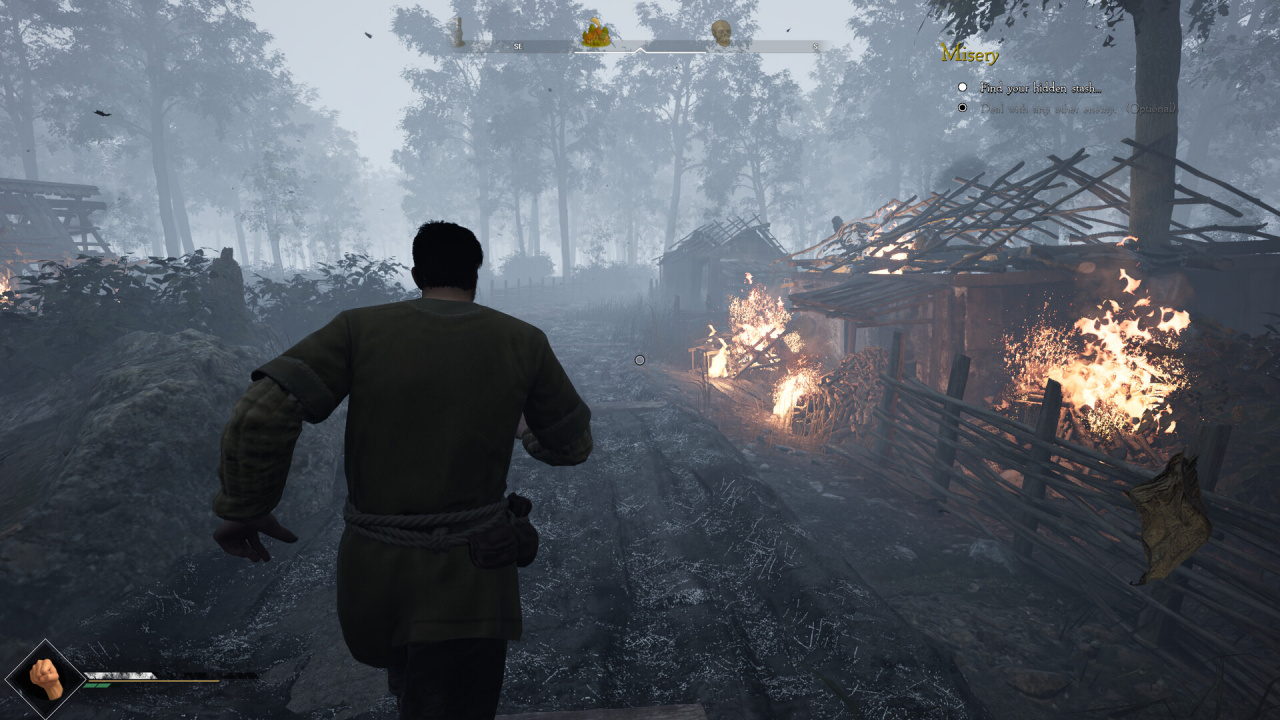Select the optional 'Deal with any other enemy' objective
The width and height of the screenshot is (1280, 720).
(1078, 108)
